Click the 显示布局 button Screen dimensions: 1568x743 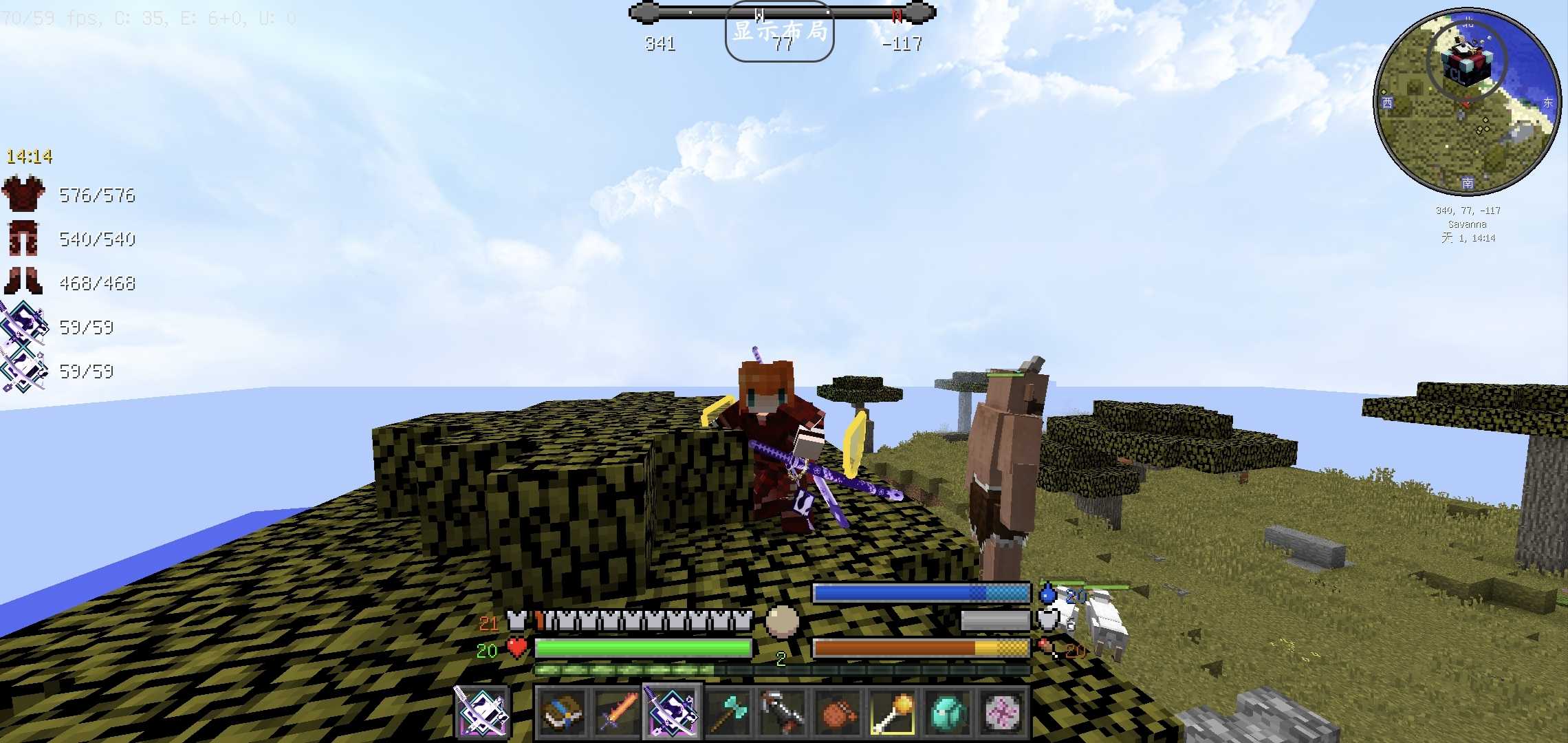[779, 32]
